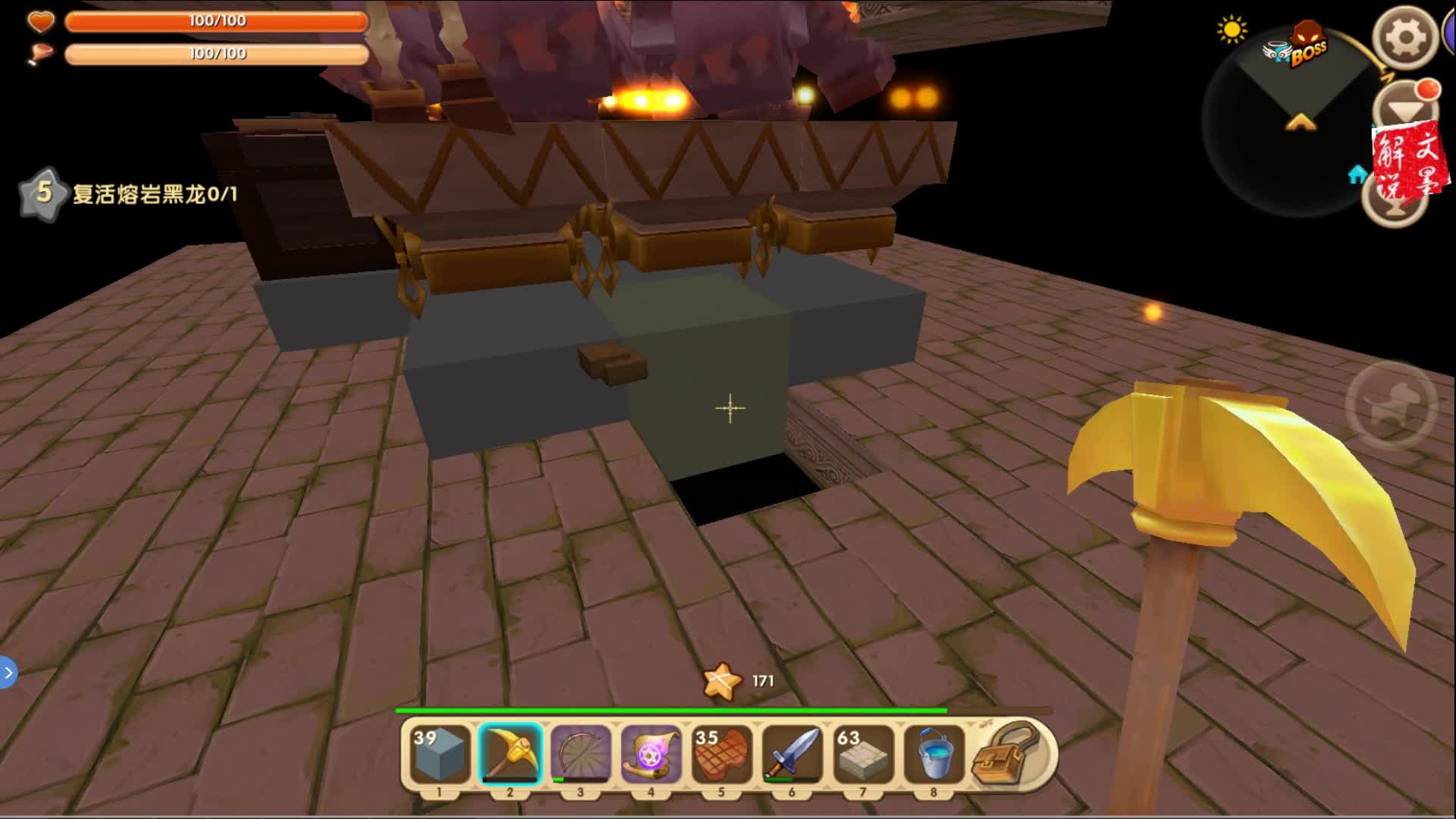Screen dimensions: 1456x819
Task: Choose the grilled meat hotbar slot
Action: pyautogui.click(x=721, y=754)
